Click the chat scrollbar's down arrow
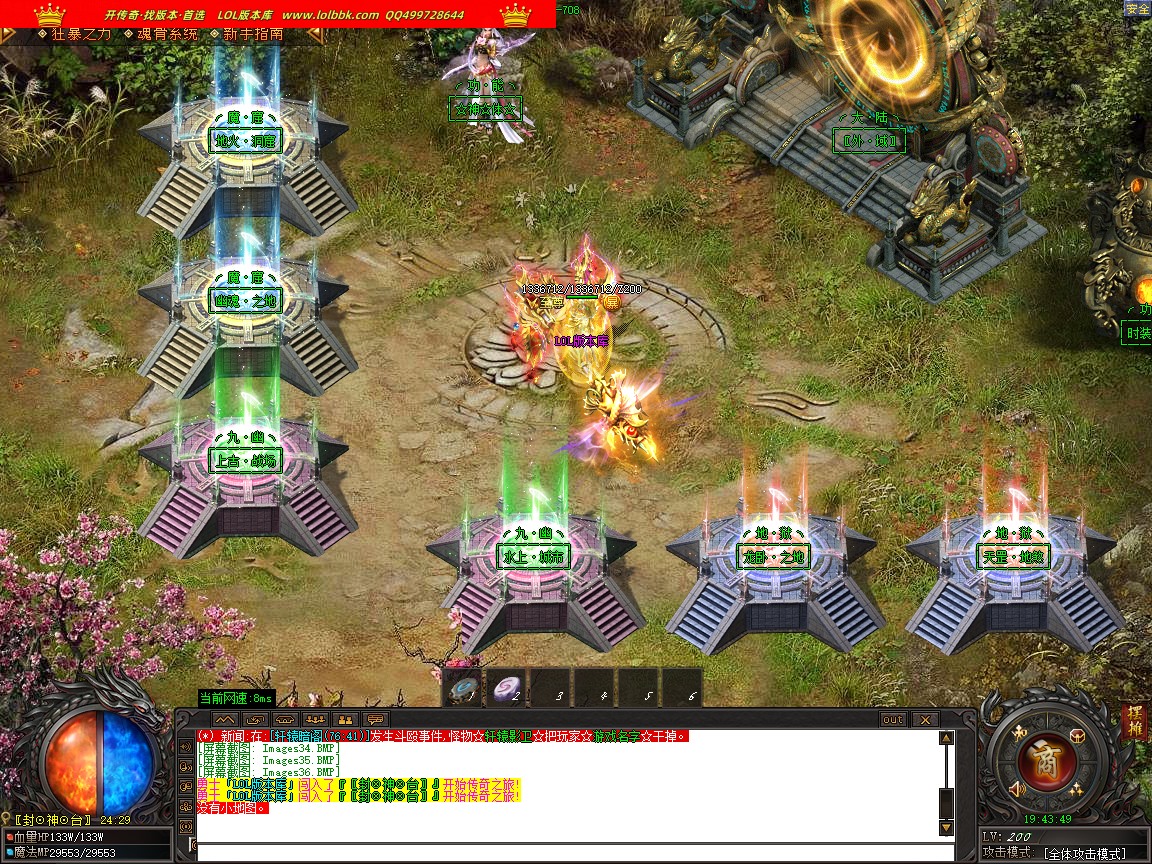 (945, 828)
